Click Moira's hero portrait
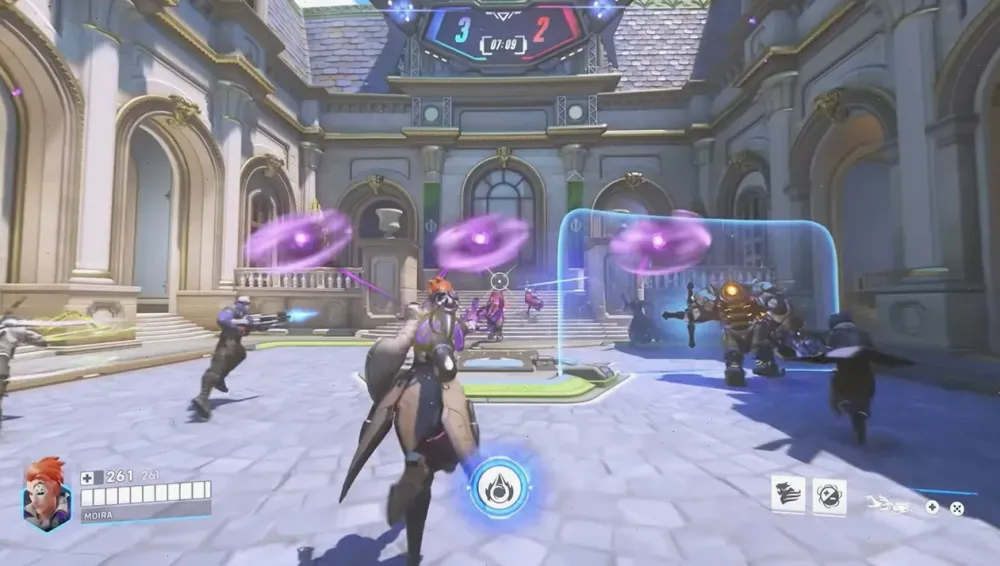Viewport: 1000px width, 566px height. [46, 495]
